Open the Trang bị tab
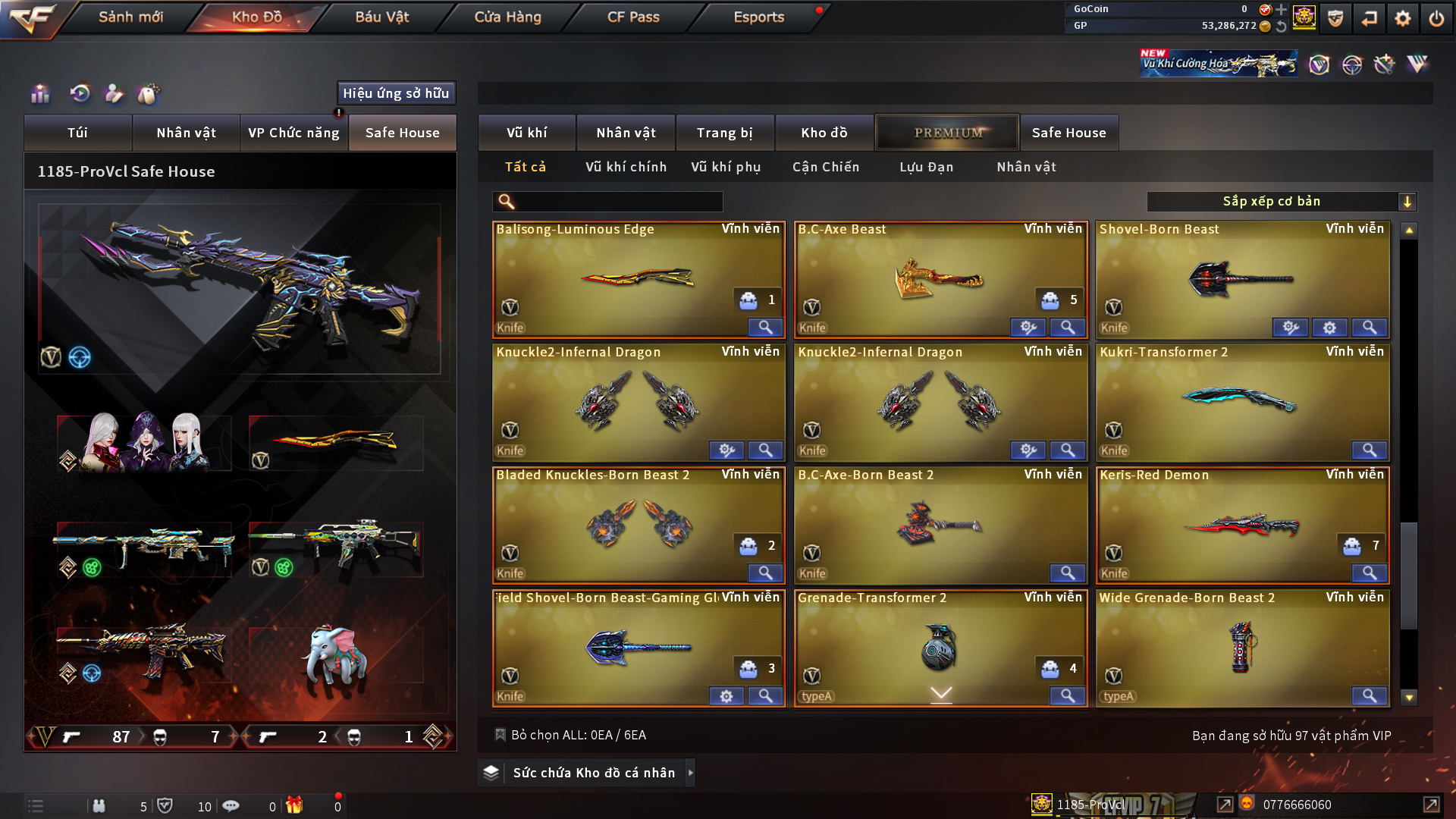Image resolution: width=1456 pixels, height=819 pixels. click(724, 133)
